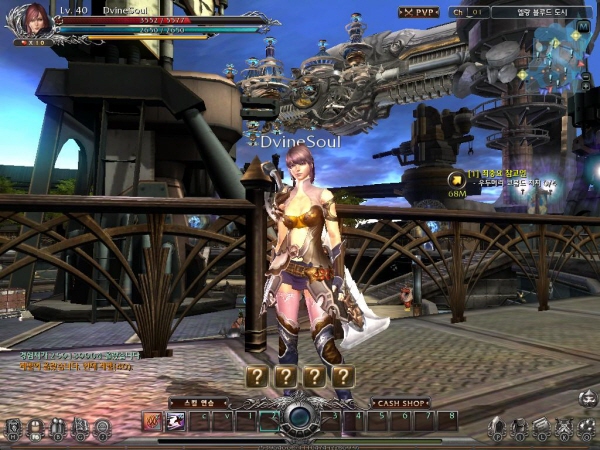Open the PVP menu button
Screen dimensions: 600x450
(419, 12)
